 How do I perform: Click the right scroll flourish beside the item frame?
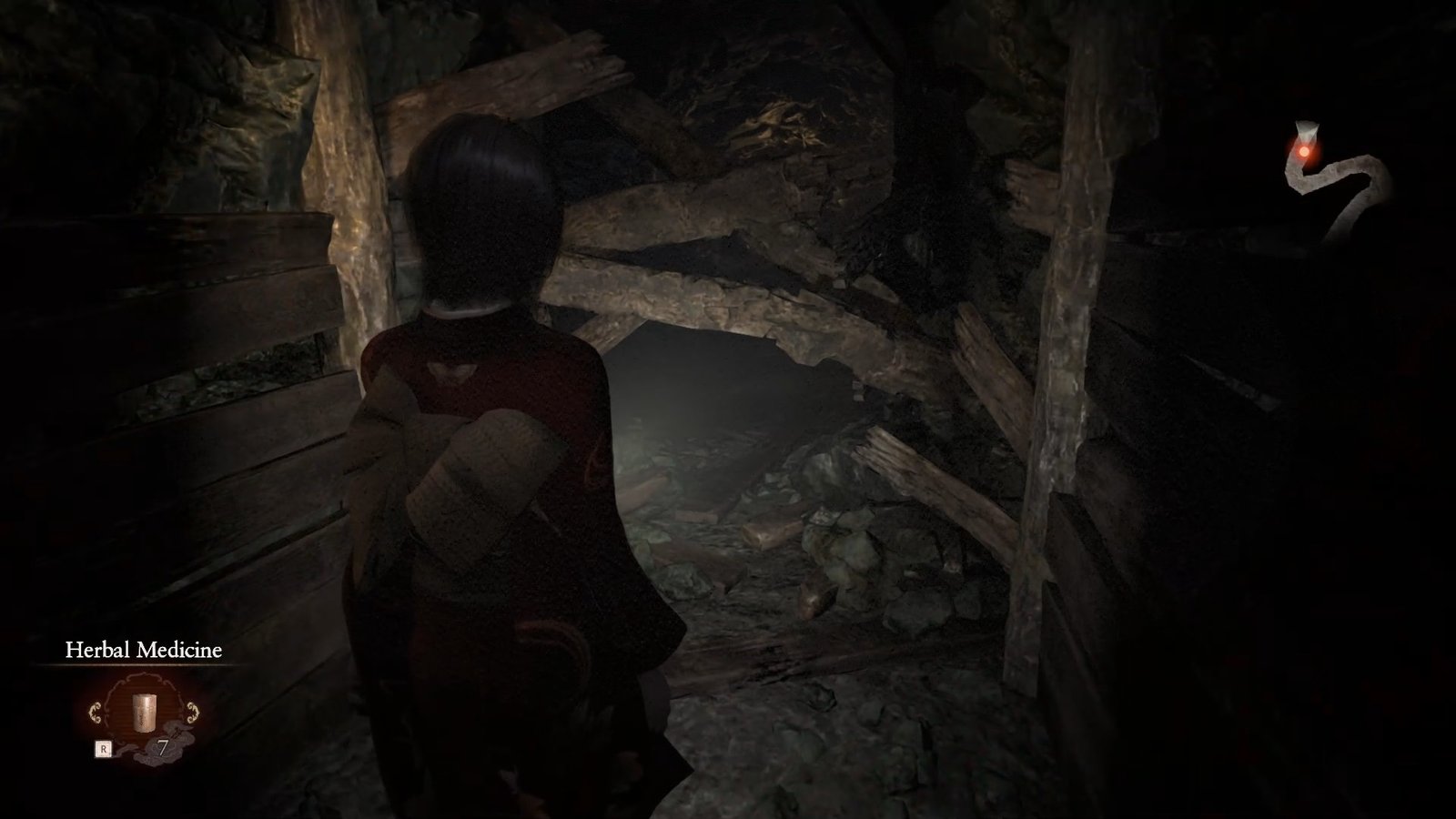click(x=192, y=711)
